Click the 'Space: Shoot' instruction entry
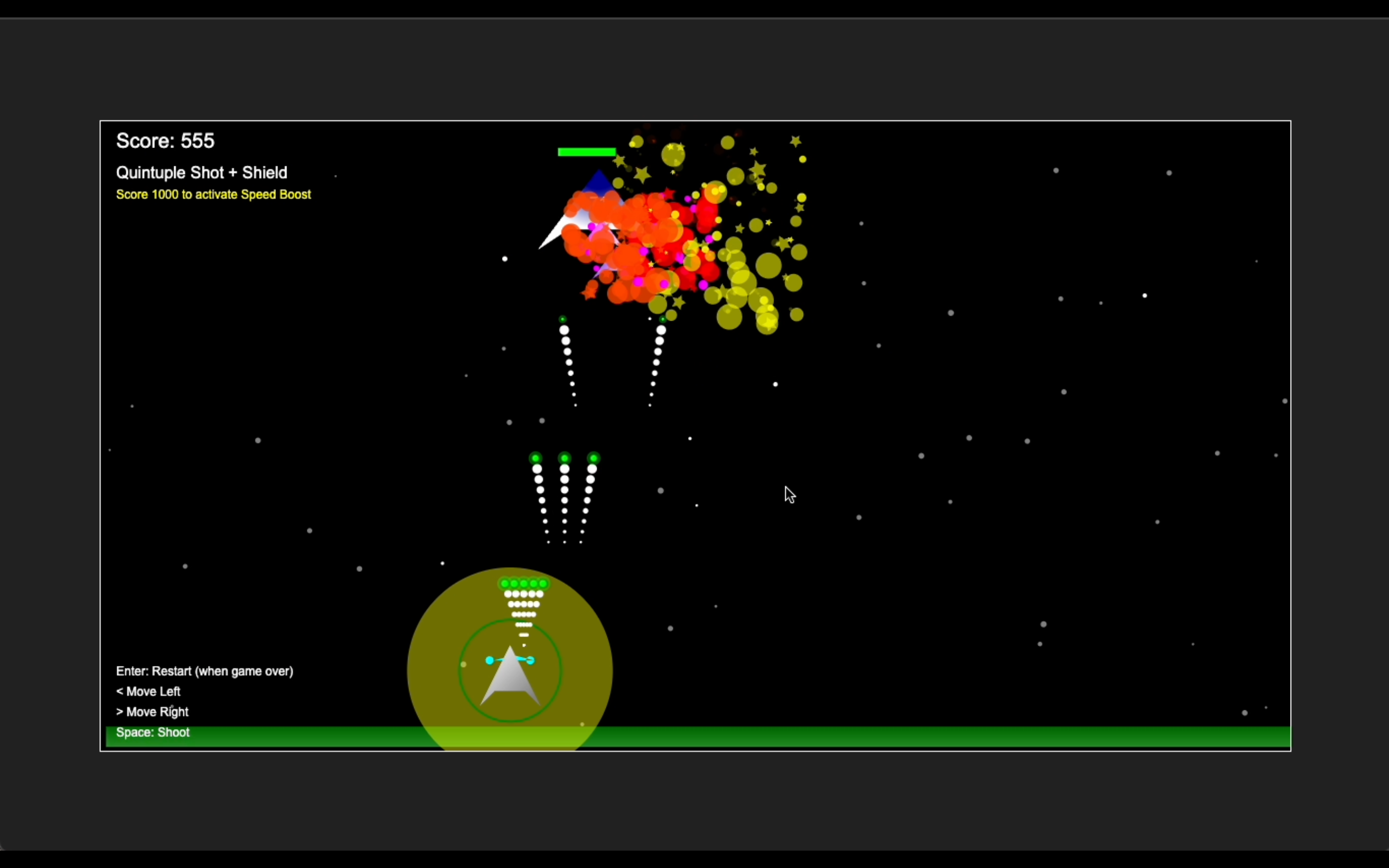 pos(152,732)
